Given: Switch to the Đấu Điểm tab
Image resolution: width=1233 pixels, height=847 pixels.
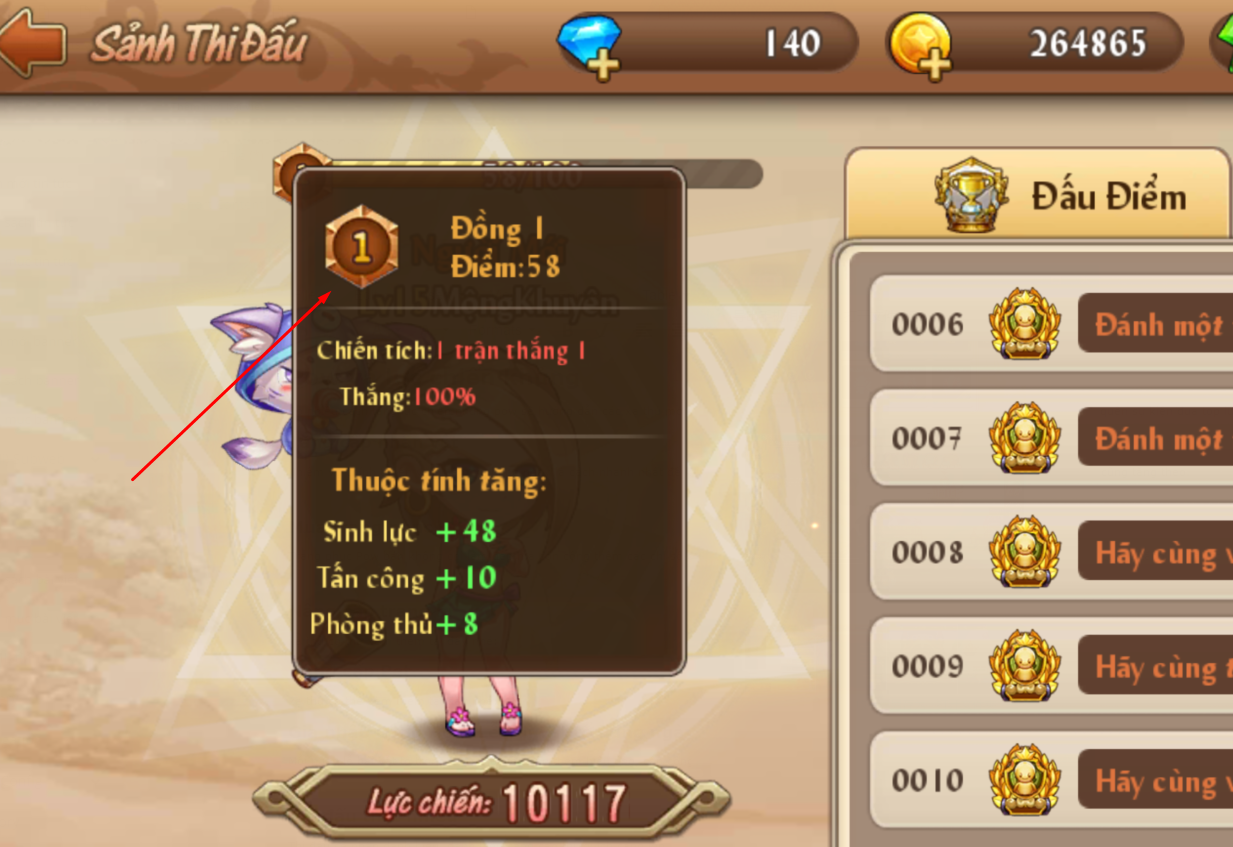Looking at the screenshot, I should (1060, 196).
